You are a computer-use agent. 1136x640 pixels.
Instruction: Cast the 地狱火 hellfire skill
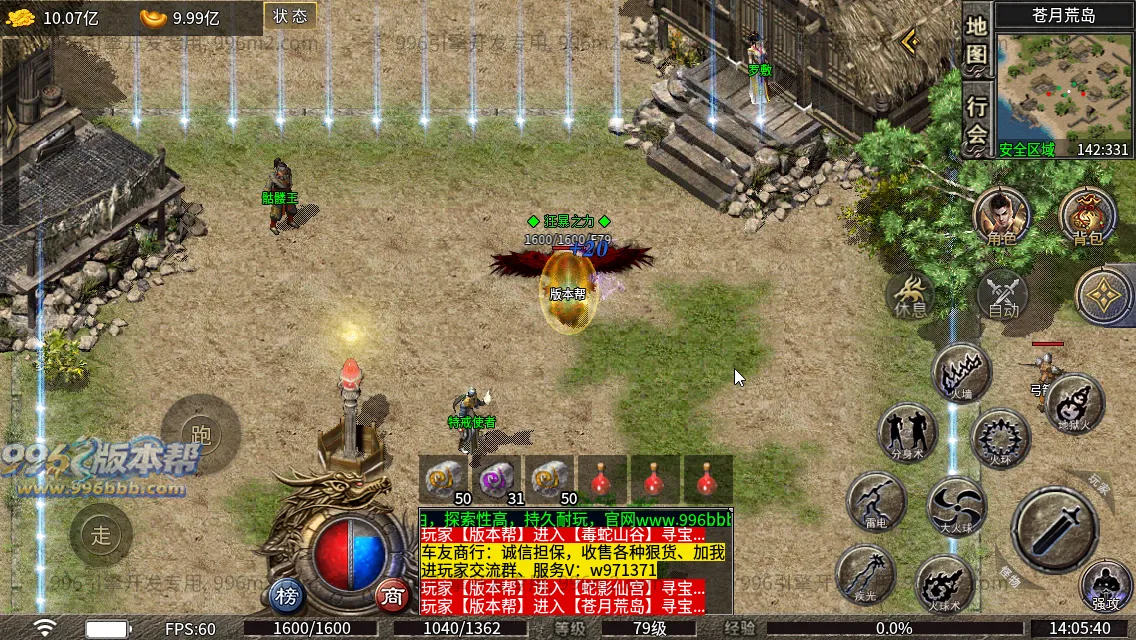1075,402
